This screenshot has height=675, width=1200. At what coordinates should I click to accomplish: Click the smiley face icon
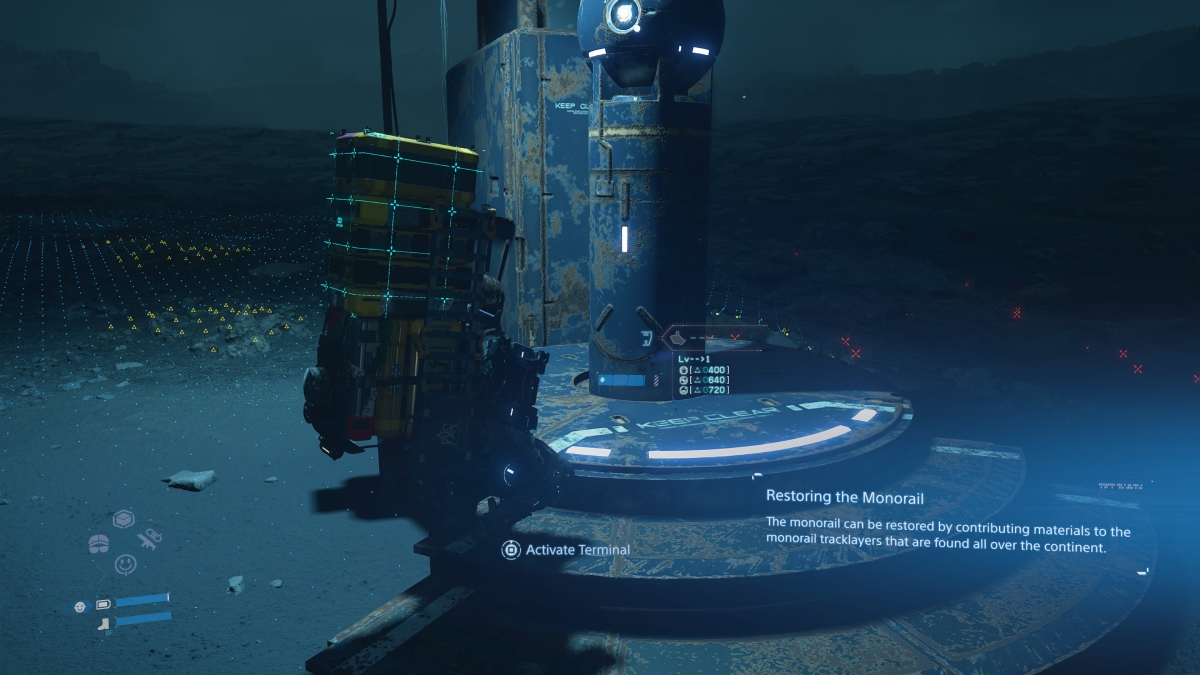(x=125, y=564)
